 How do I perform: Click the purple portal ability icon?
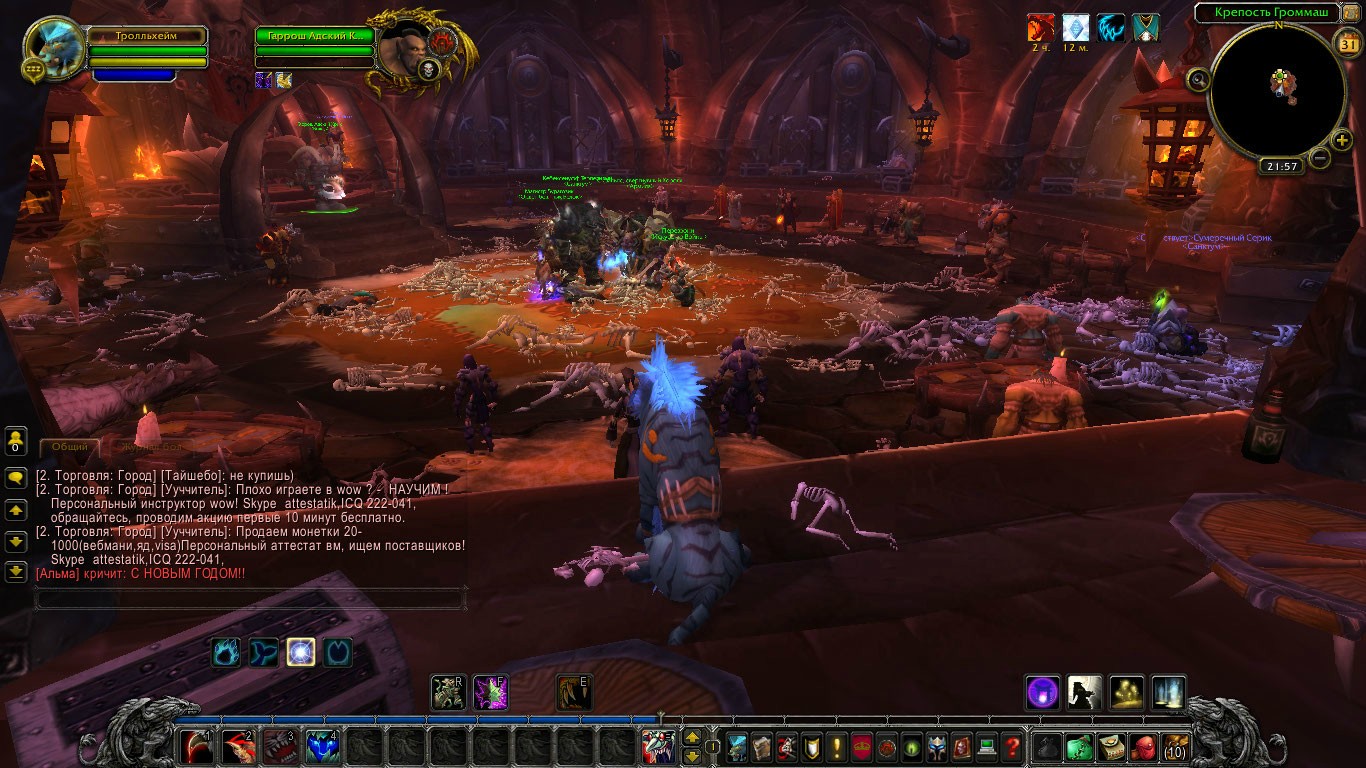point(1042,692)
